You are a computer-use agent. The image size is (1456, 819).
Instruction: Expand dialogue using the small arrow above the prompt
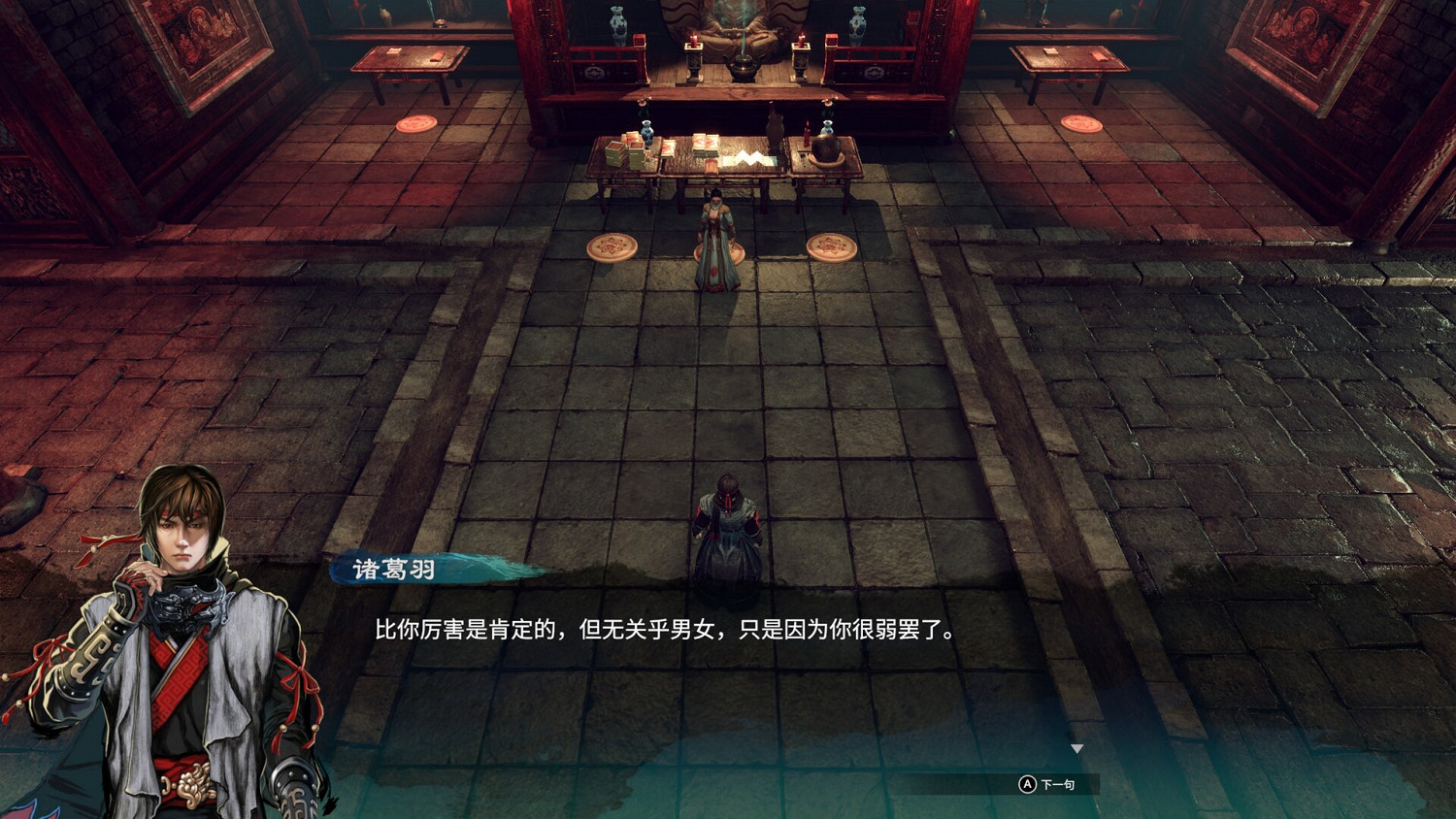pos(1077,748)
